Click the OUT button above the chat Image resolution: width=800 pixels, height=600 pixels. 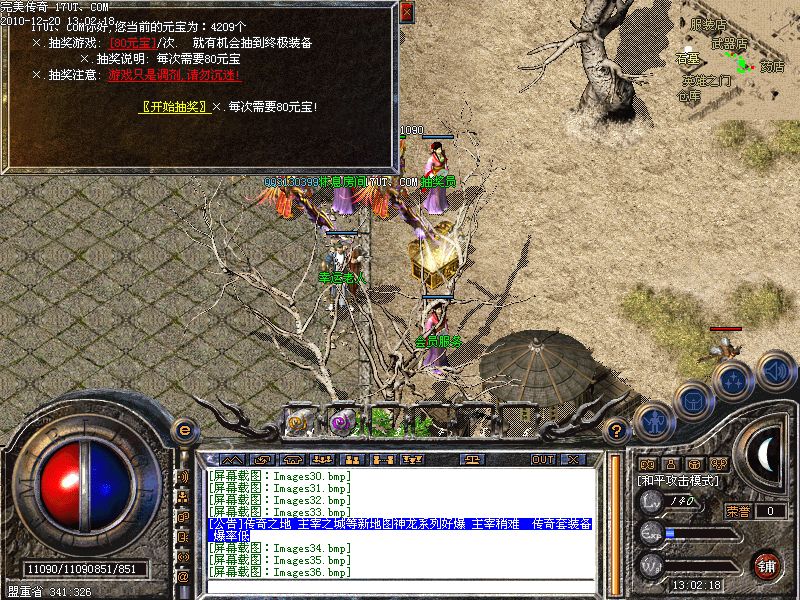pos(543,459)
